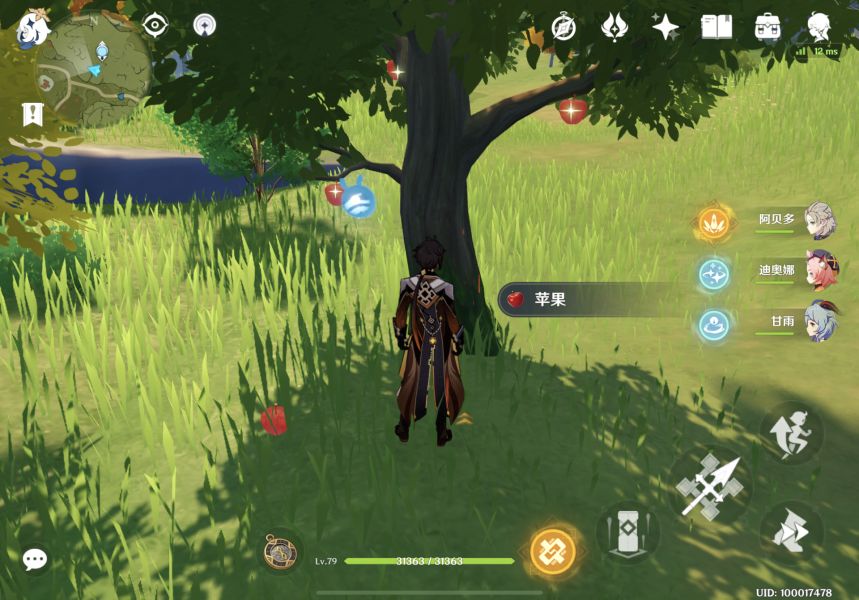This screenshot has width=859, height=600.
Task: Pick up the 苹果 item prompt
Action: [x=590, y=299]
